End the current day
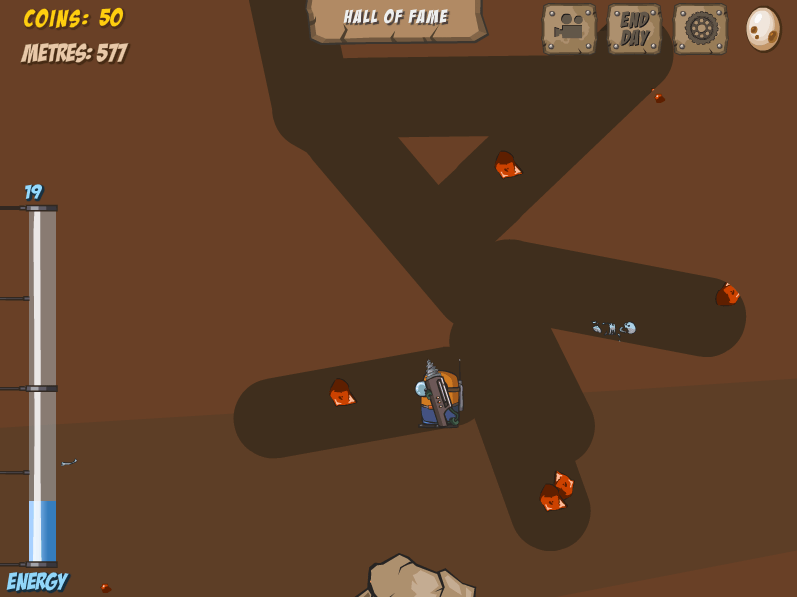This screenshot has height=597, width=797. click(x=634, y=28)
